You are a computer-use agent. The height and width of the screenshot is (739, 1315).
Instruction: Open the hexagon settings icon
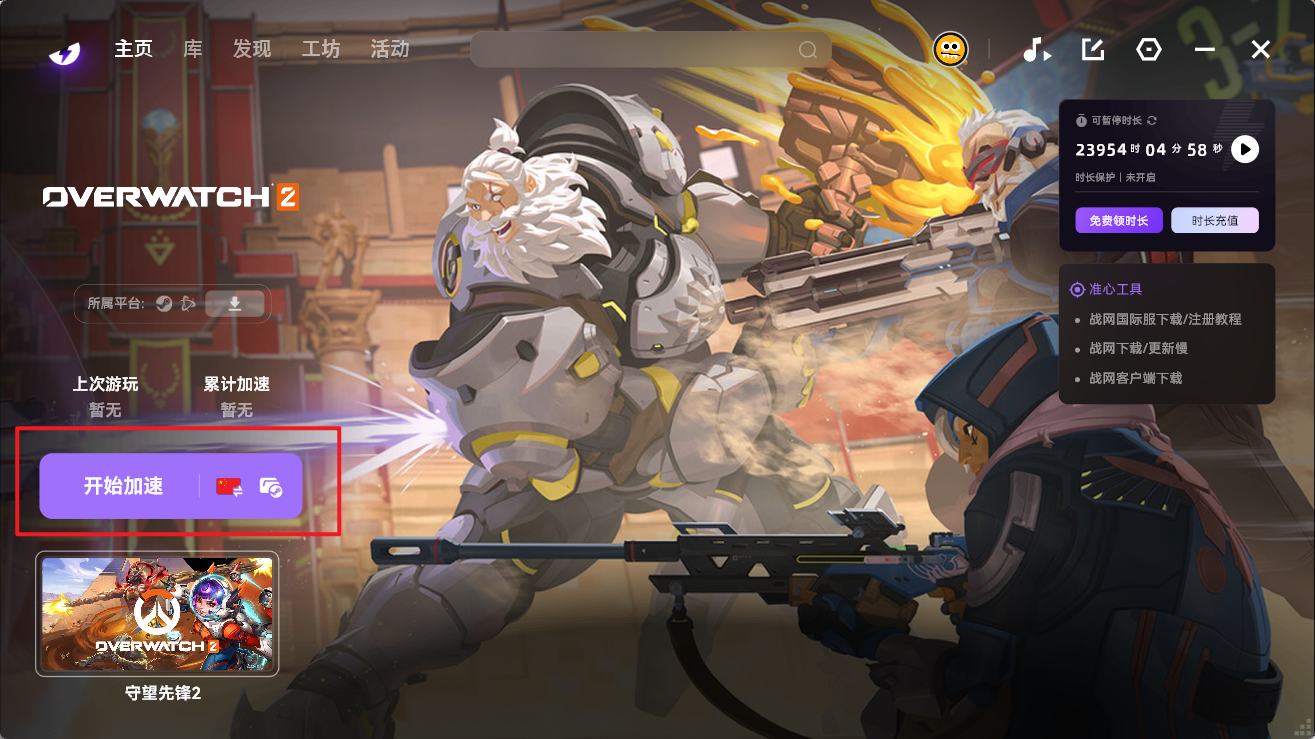(1149, 49)
